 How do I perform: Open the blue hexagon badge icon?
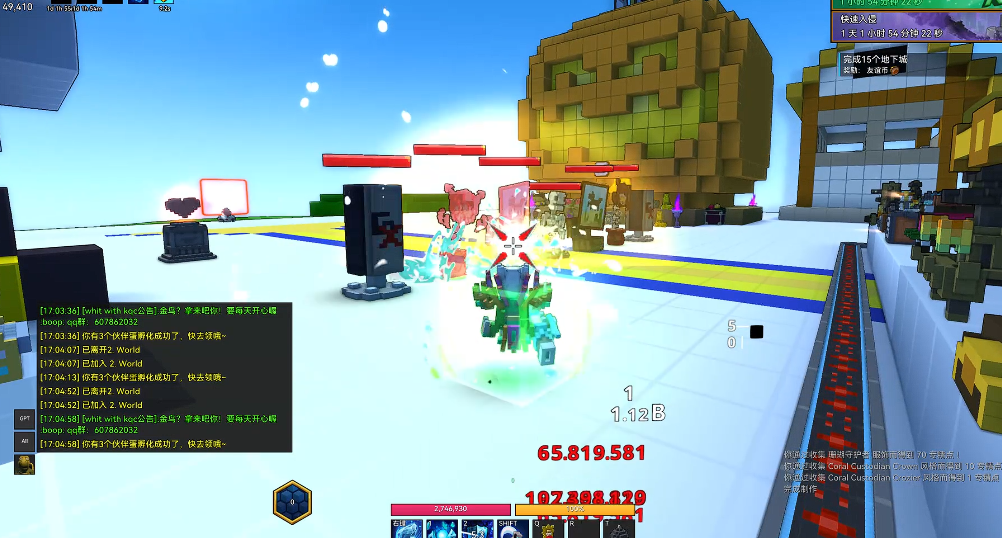point(292,501)
